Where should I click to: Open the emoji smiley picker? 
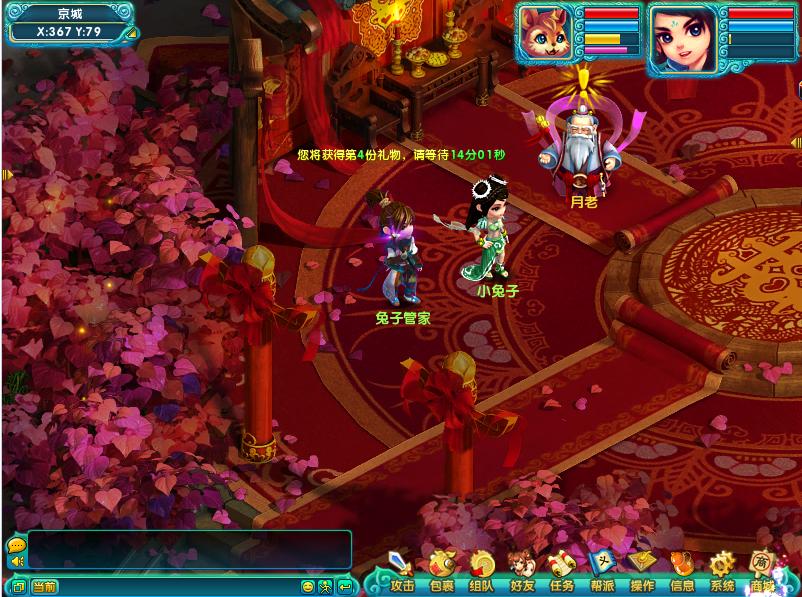[309, 586]
